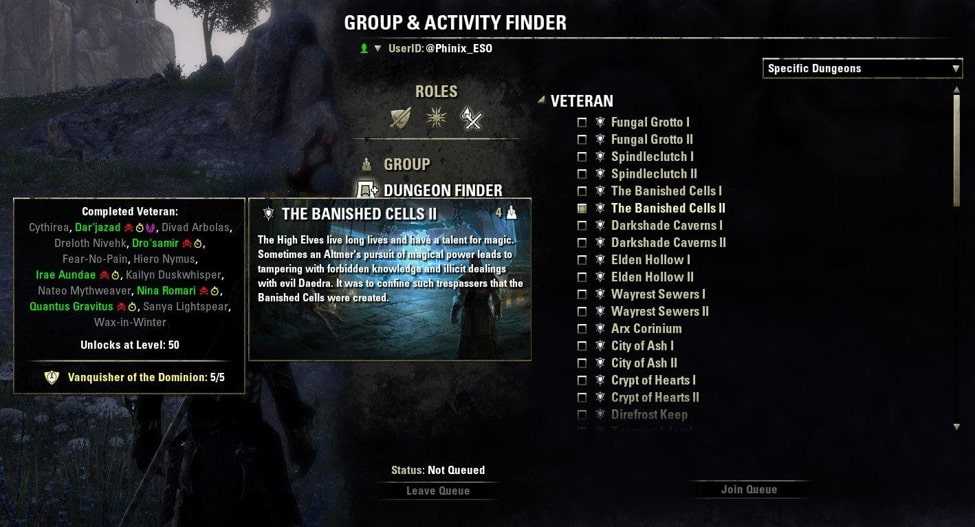Check the Spindleclutch II dungeon
This screenshot has width=975, height=527.
(x=582, y=174)
